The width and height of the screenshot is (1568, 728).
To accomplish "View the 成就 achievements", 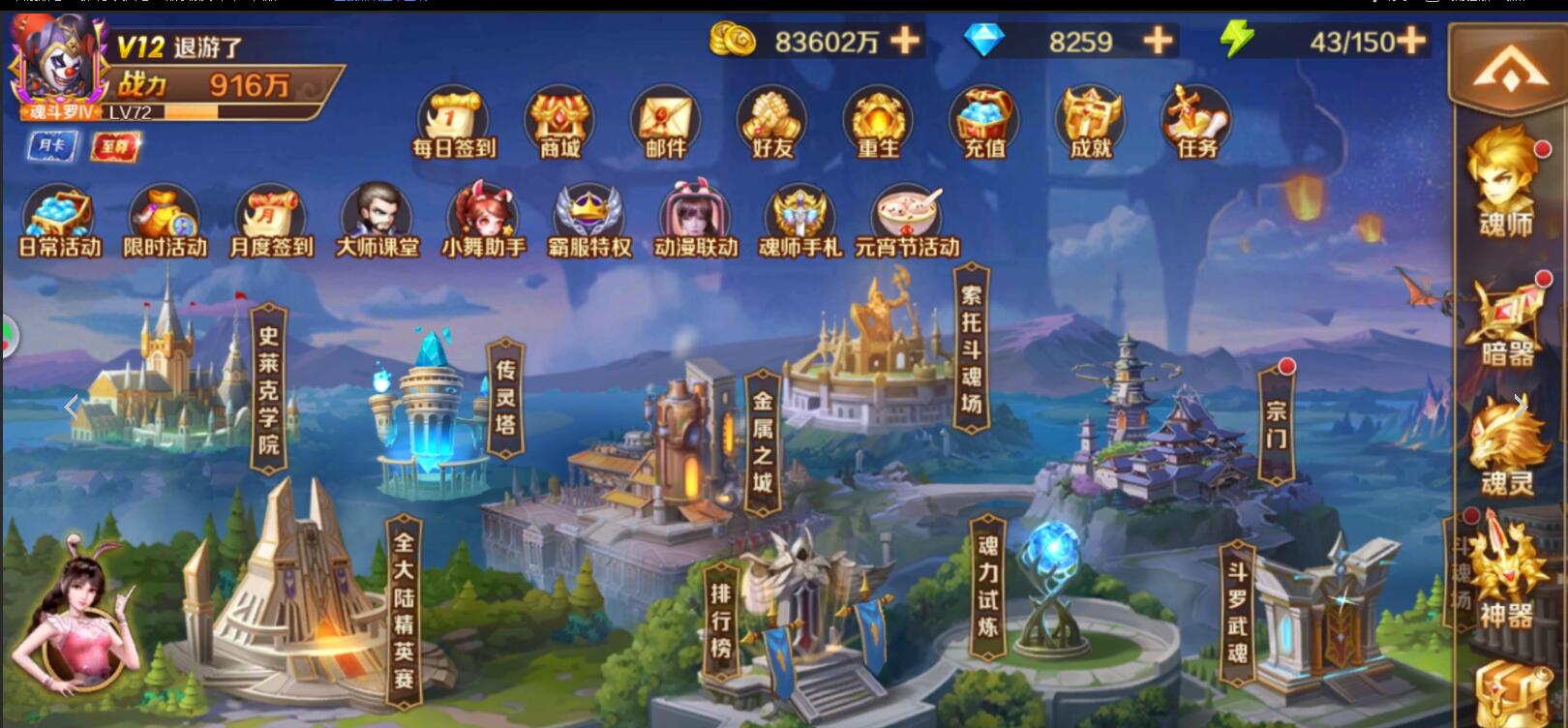I will pyautogui.click(x=1091, y=124).
